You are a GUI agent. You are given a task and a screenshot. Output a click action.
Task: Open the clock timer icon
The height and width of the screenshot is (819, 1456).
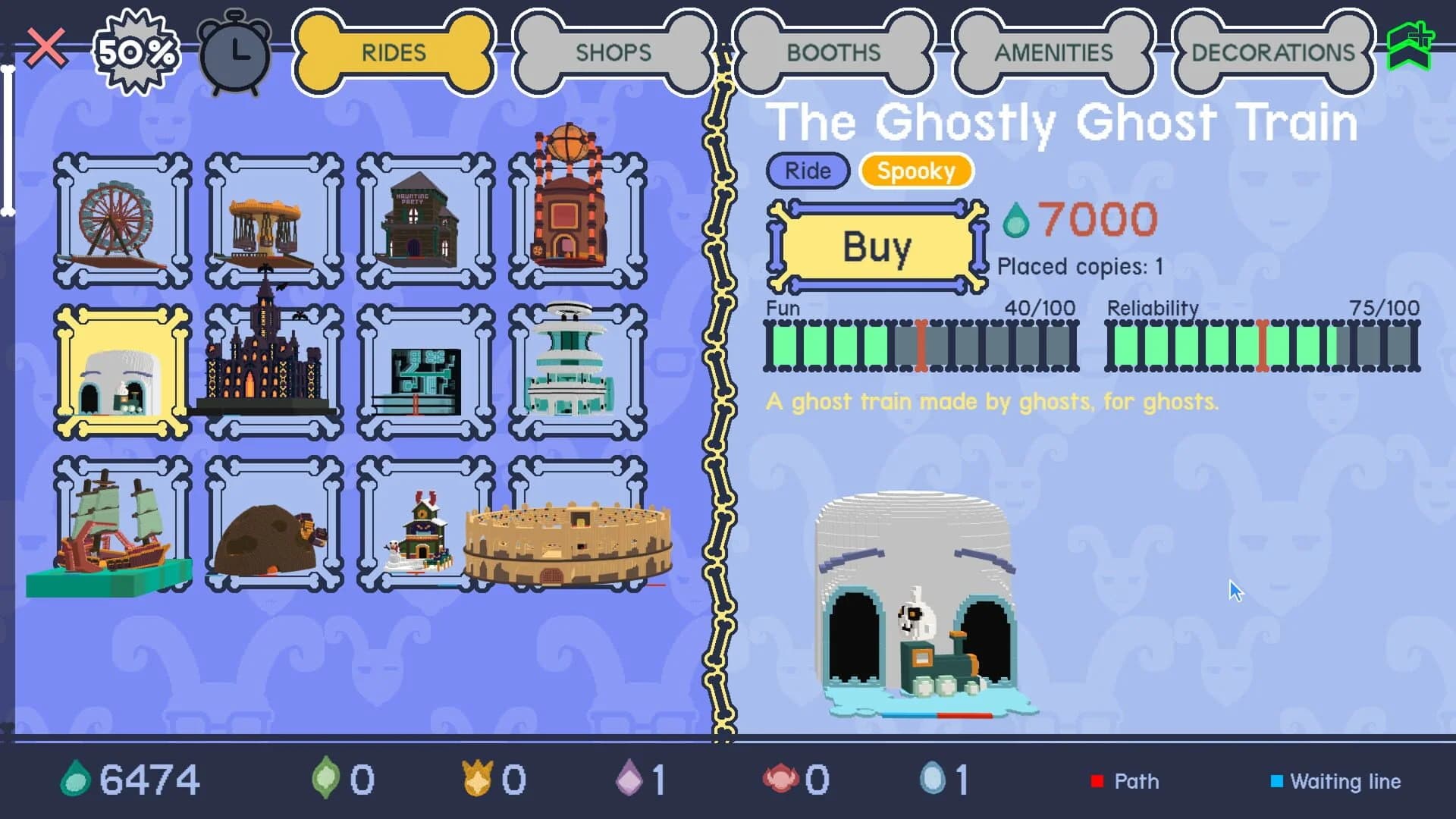click(x=235, y=53)
